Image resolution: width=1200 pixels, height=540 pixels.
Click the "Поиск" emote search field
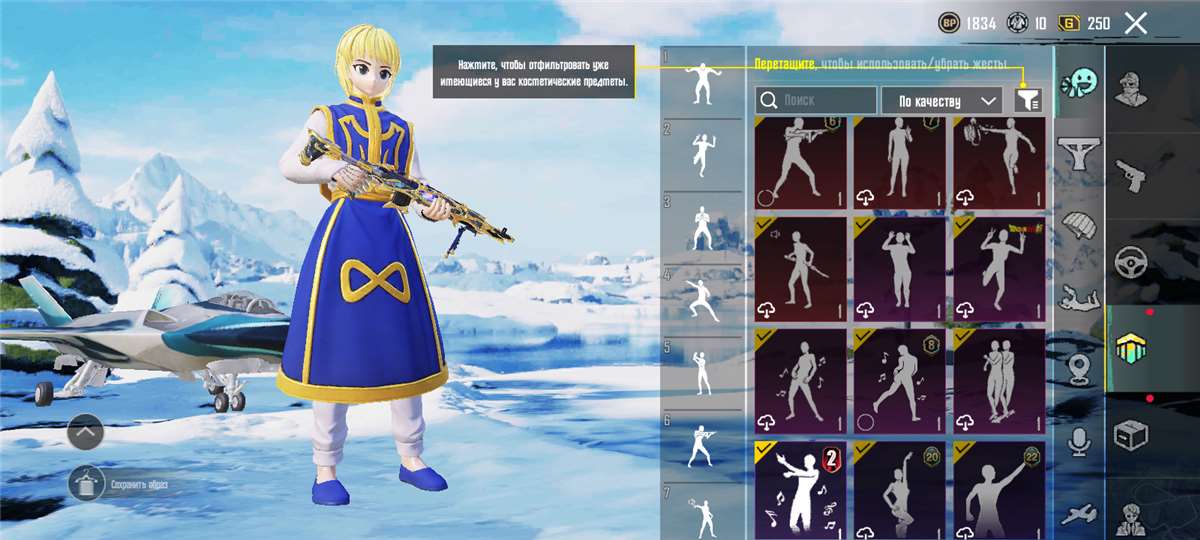click(816, 100)
